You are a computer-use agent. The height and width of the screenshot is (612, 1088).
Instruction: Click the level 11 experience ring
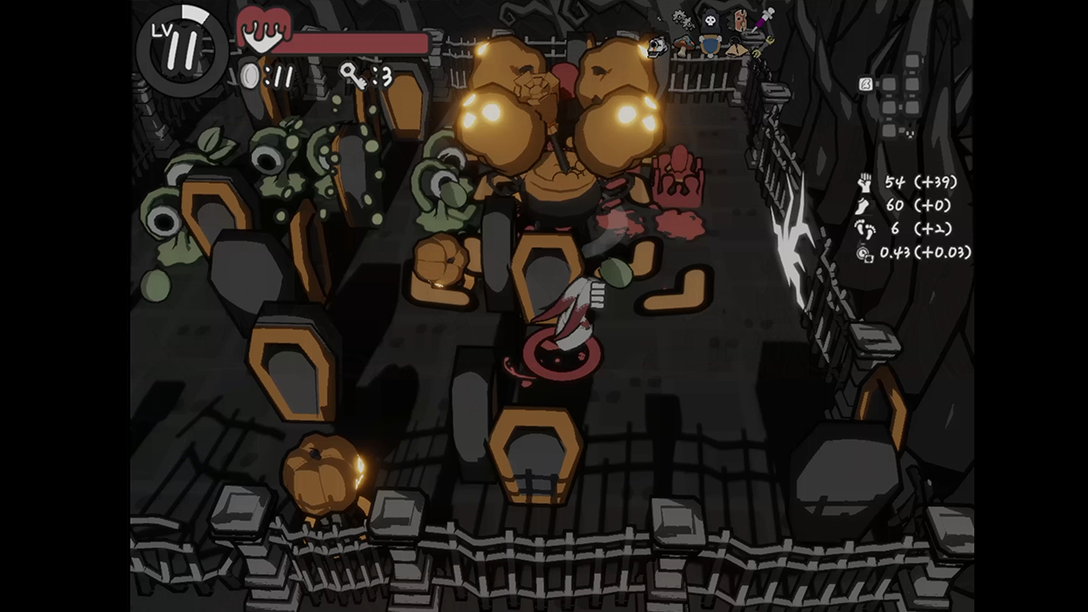pos(182,51)
